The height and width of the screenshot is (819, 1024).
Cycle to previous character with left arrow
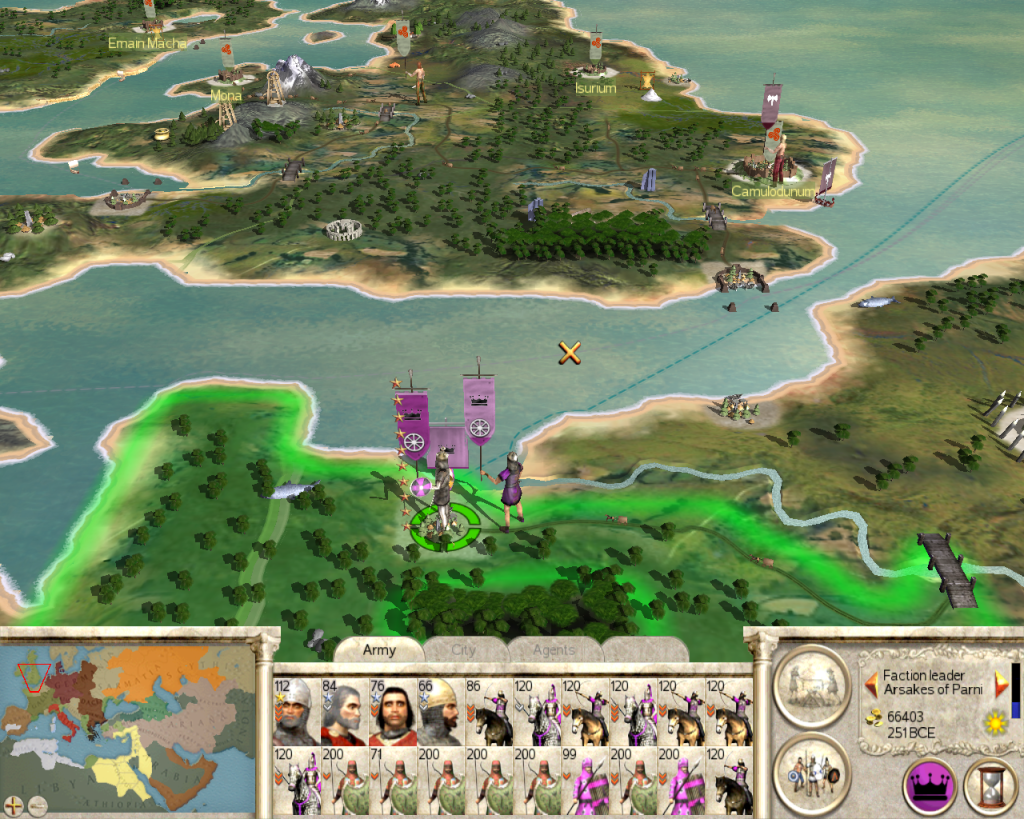872,684
